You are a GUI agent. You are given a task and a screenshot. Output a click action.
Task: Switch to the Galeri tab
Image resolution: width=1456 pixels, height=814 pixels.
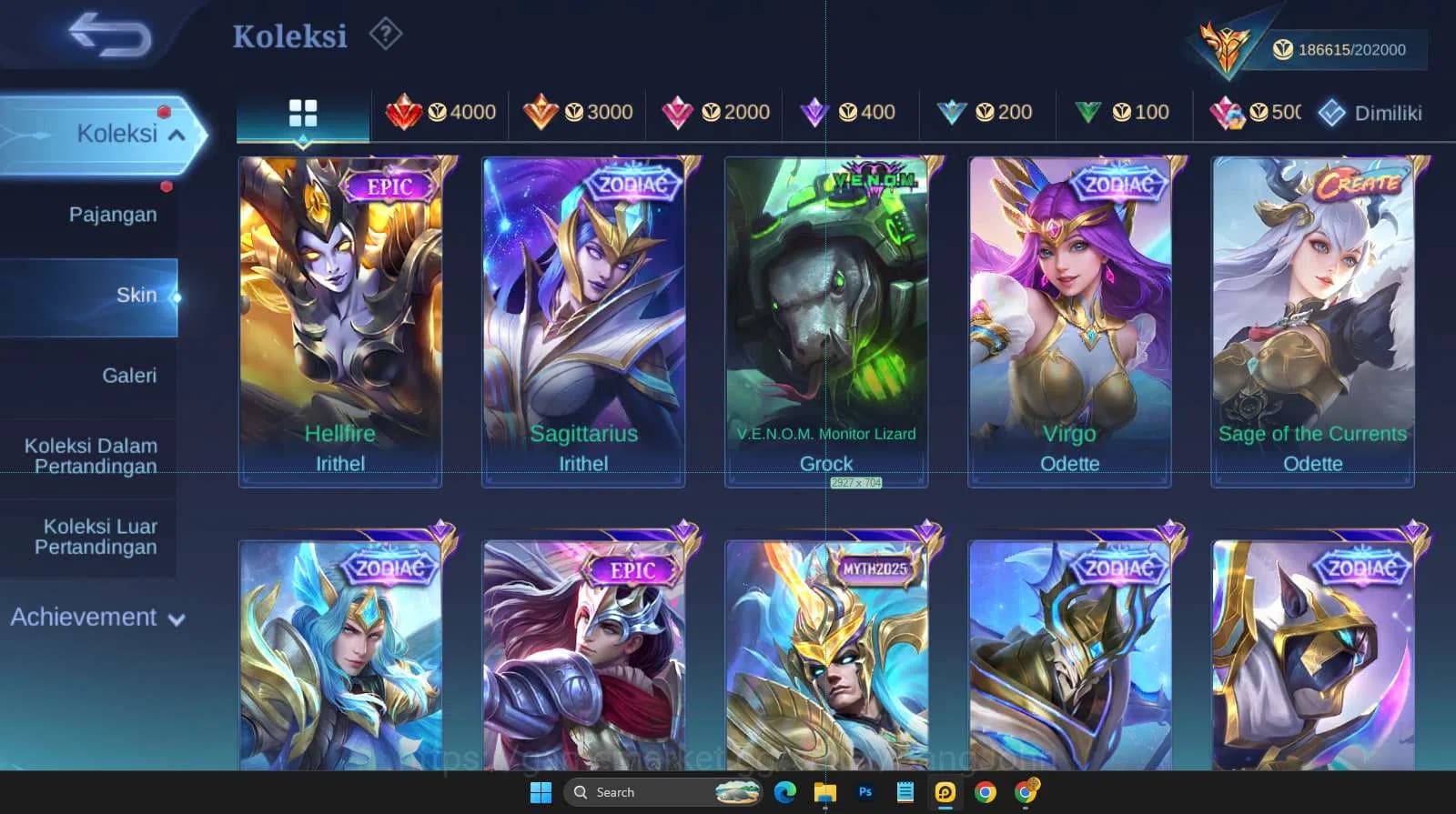click(x=130, y=375)
